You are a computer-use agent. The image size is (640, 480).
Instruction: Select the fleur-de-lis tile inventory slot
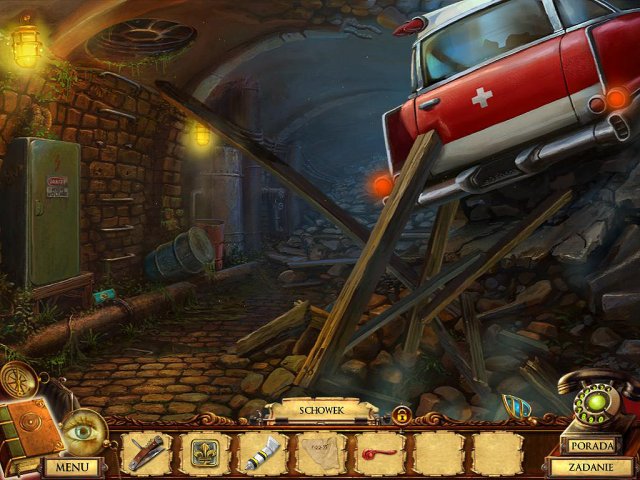[205, 453]
